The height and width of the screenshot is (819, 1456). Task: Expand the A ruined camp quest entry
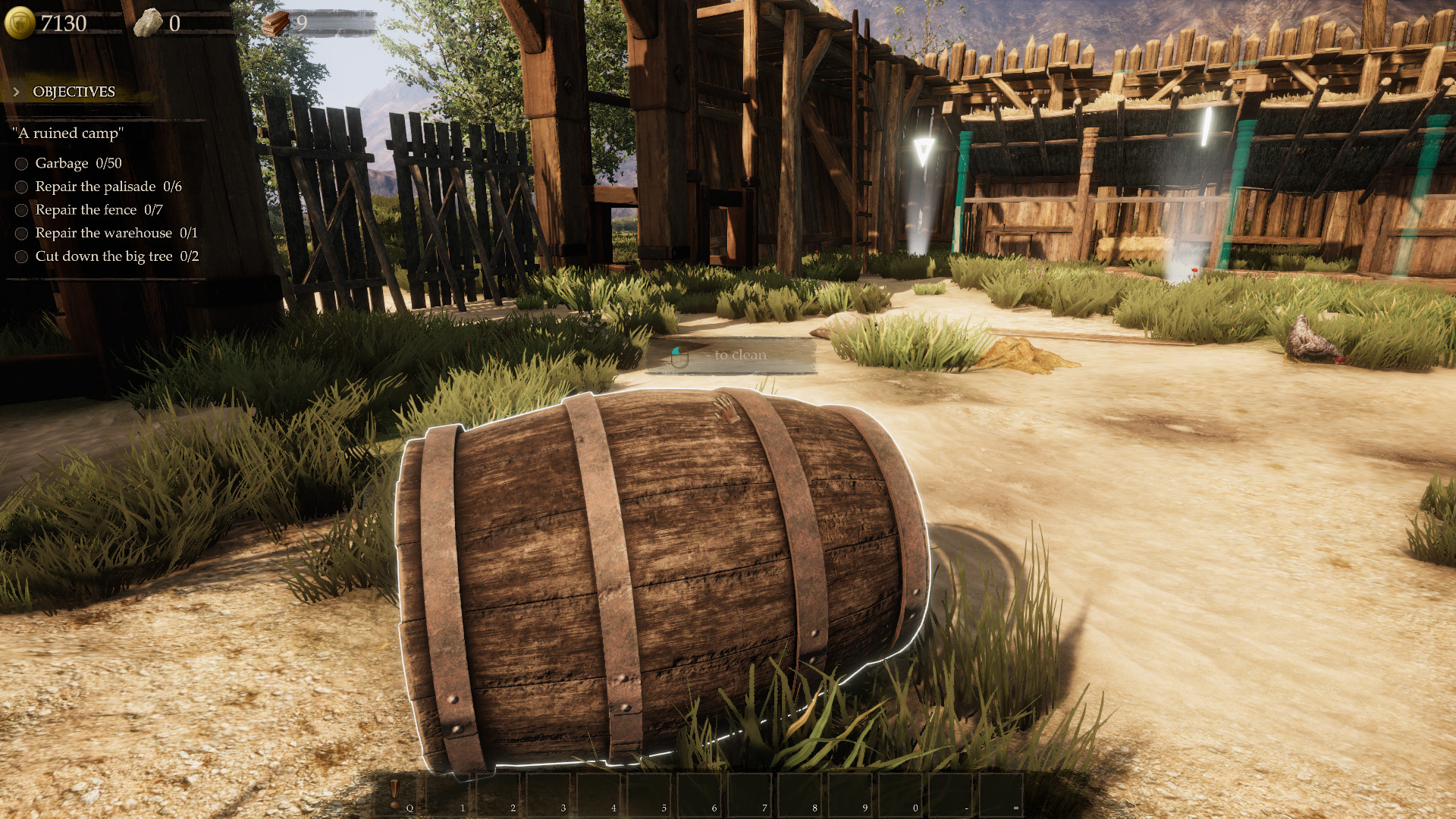67,131
